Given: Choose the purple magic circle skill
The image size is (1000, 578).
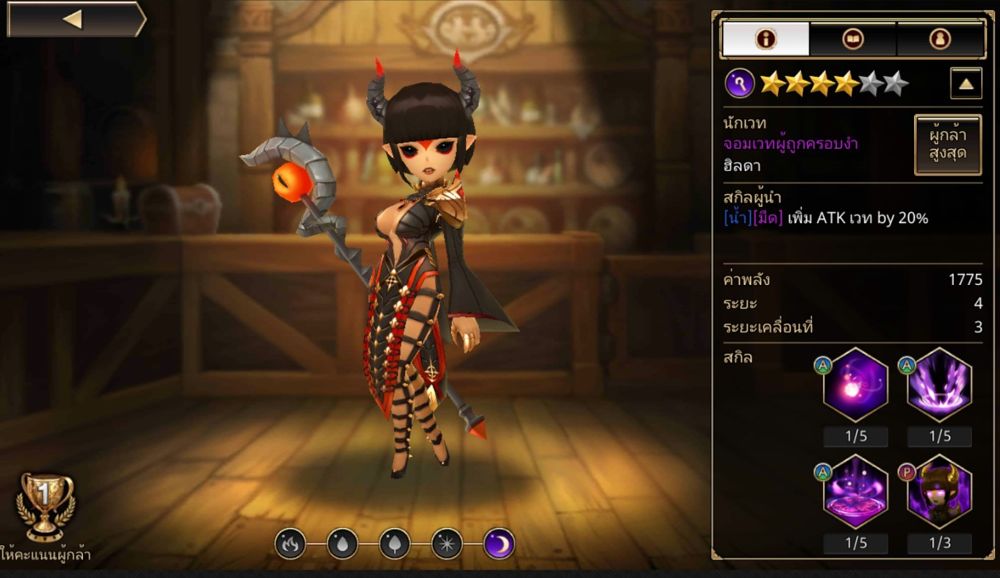Looking at the screenshot, I should [x=855, y=492].
